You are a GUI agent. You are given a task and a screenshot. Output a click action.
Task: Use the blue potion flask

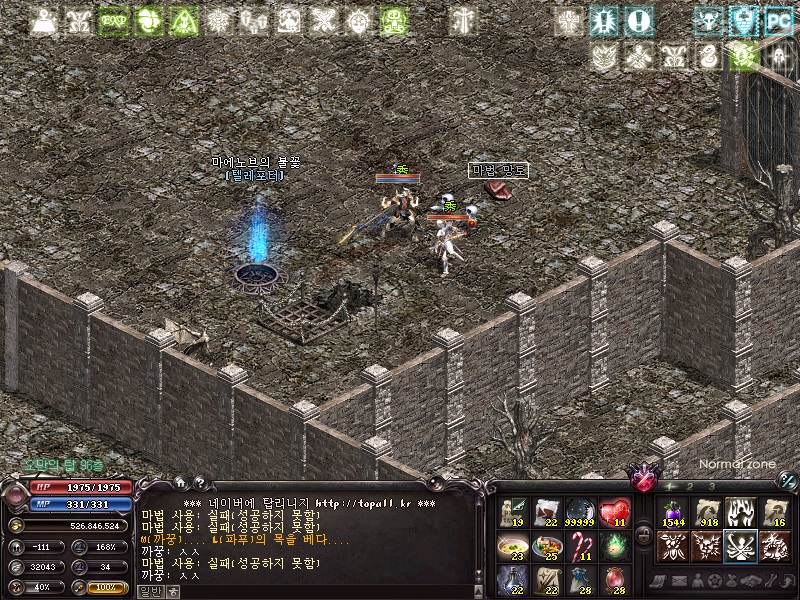point(513,578)
